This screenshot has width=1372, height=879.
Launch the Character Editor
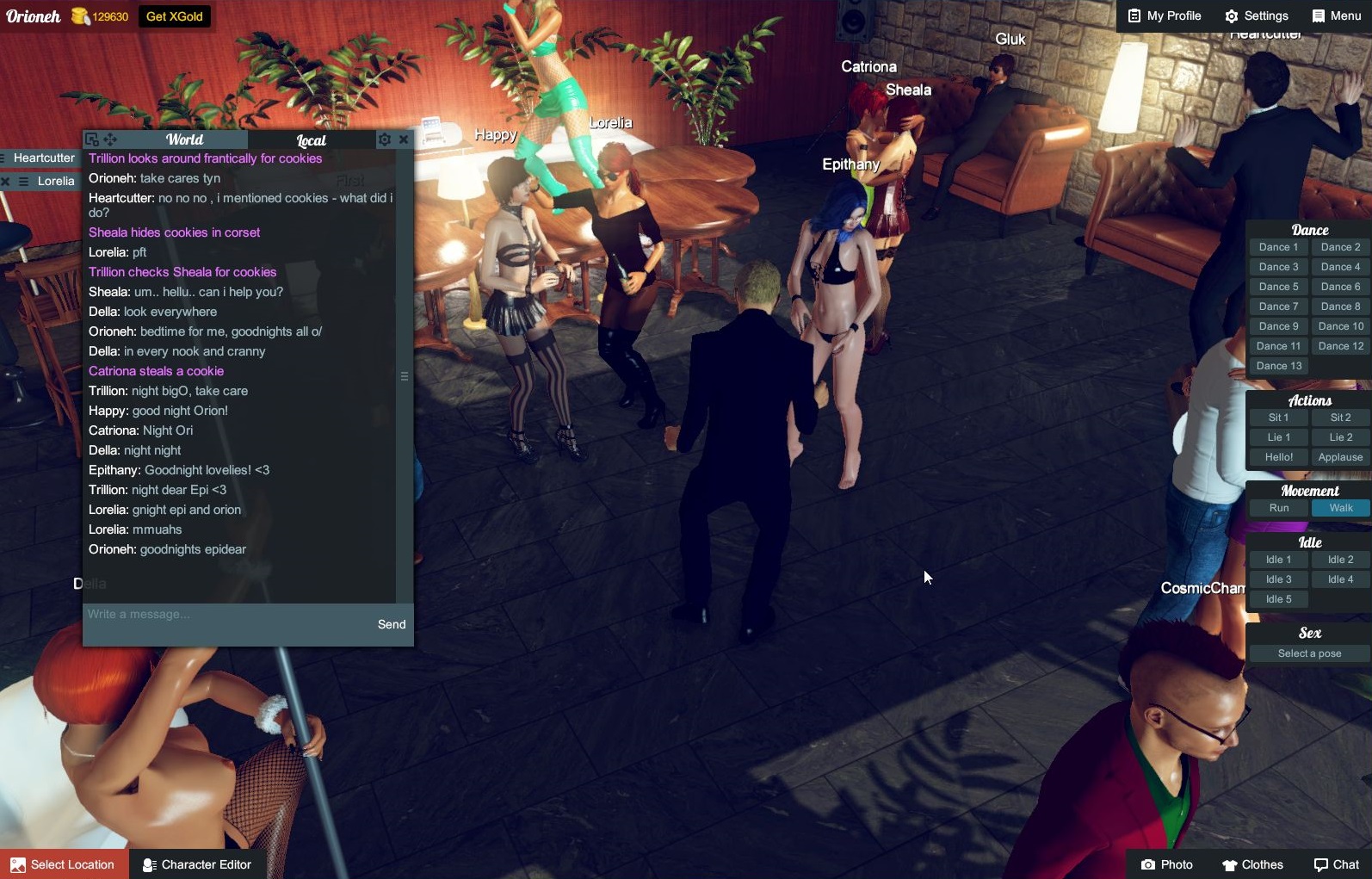(197, 864)
